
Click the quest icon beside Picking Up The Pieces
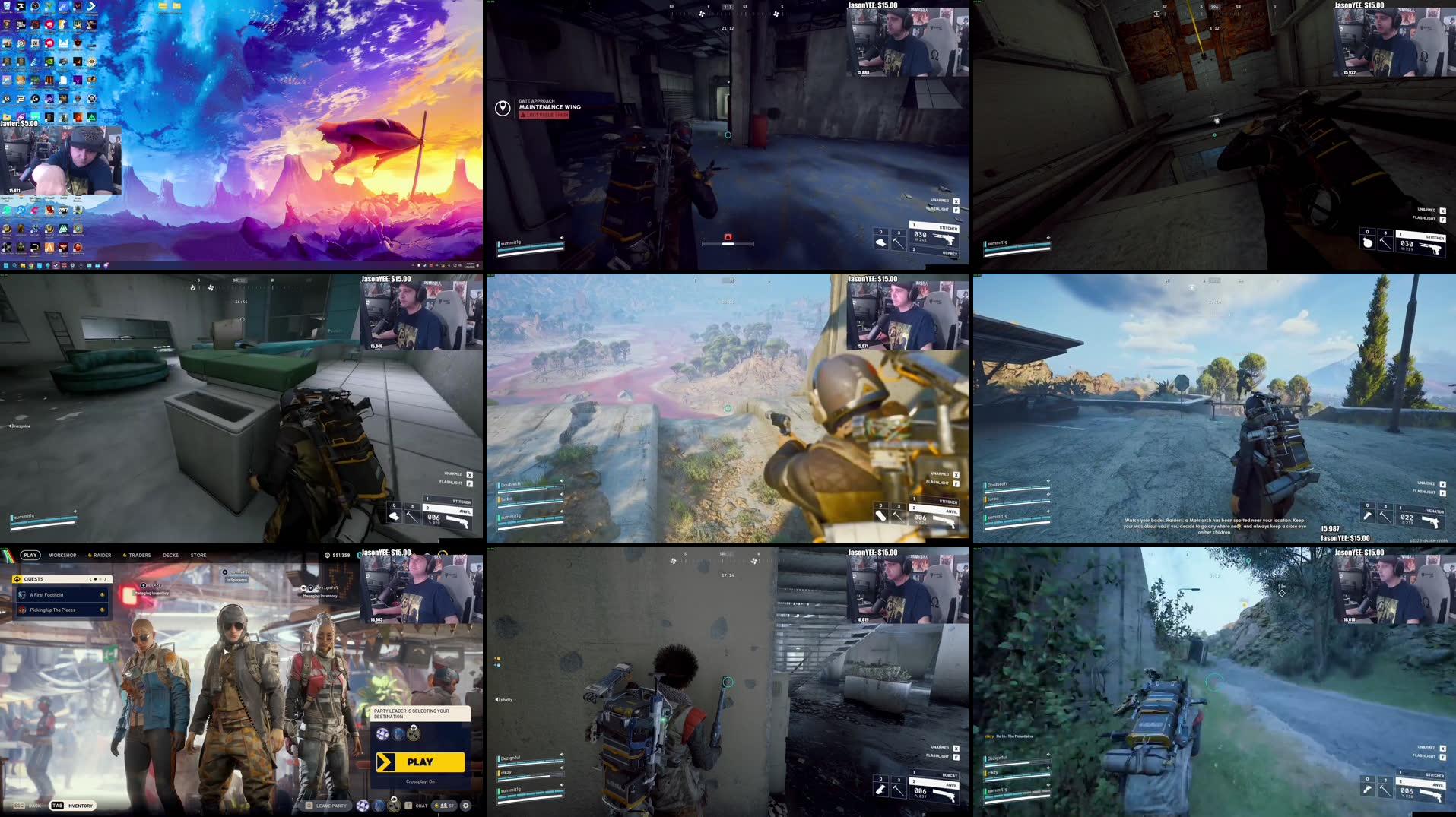pyautogui.click(x=21, y=610)
